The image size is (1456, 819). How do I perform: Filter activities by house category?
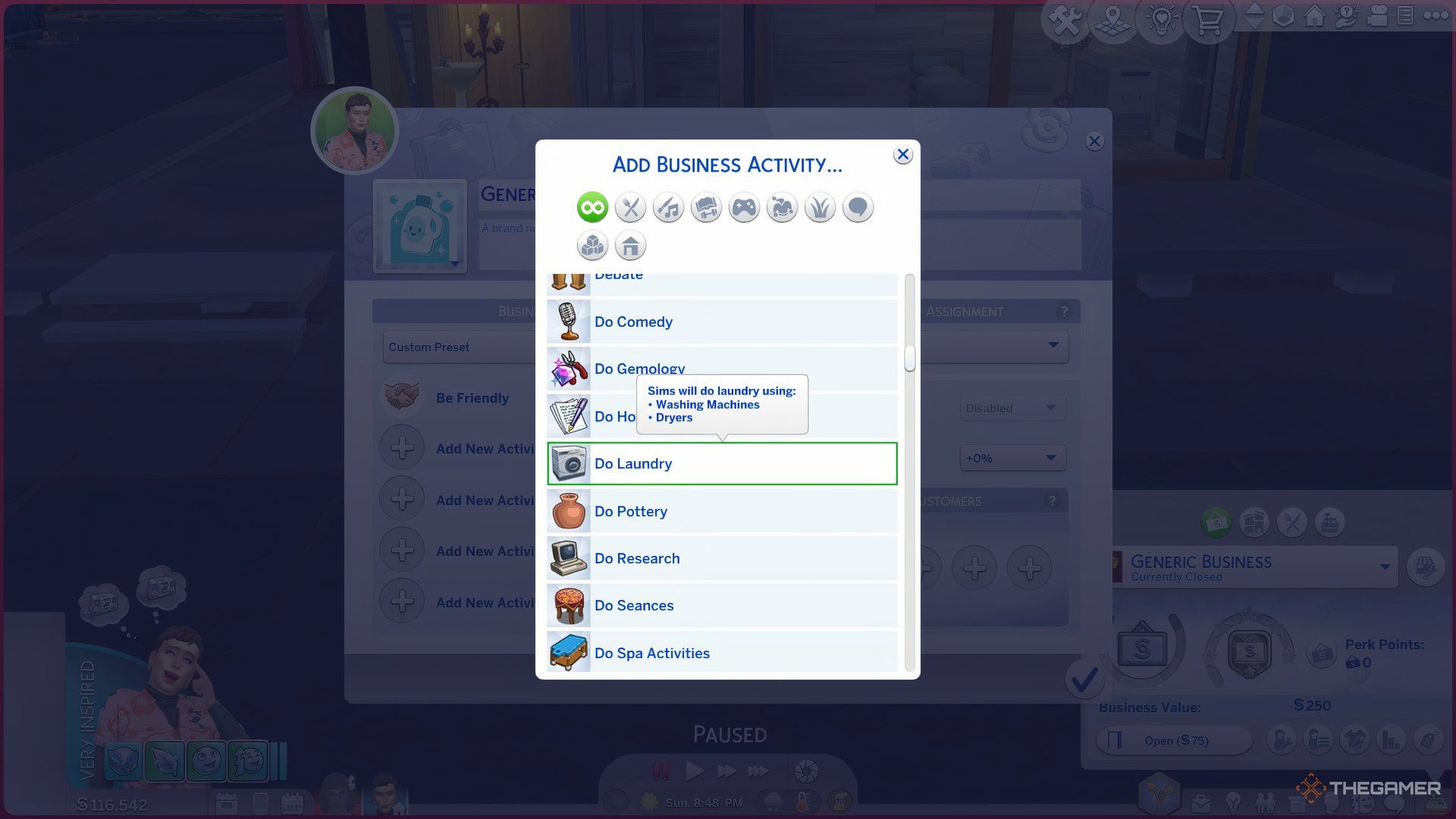pos(630,246)
